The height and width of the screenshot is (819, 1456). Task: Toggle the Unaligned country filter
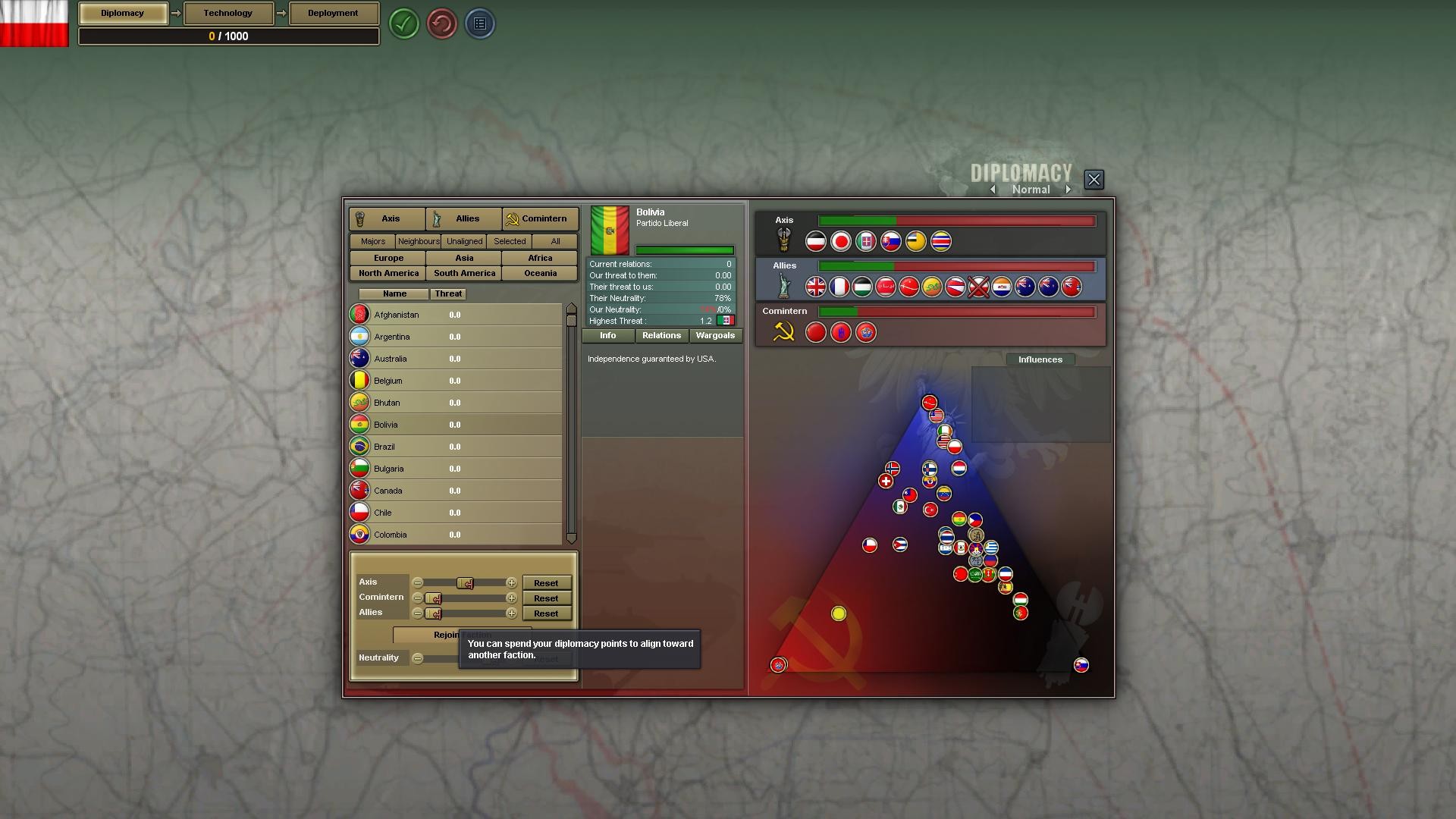pos(463,241)
